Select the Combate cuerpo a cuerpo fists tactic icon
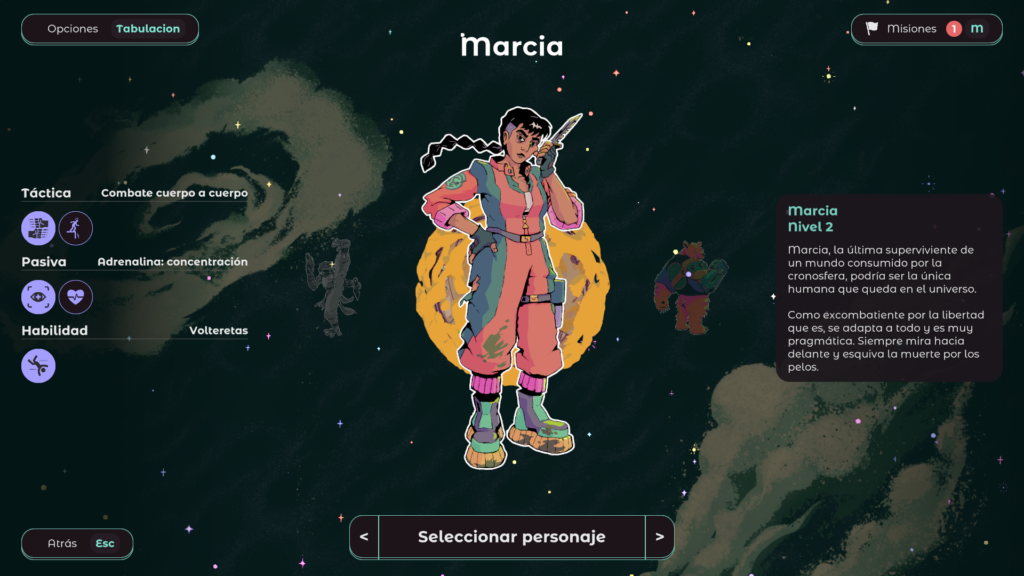The height and width of the screenshot is (576, 1024). coord(38,228)
